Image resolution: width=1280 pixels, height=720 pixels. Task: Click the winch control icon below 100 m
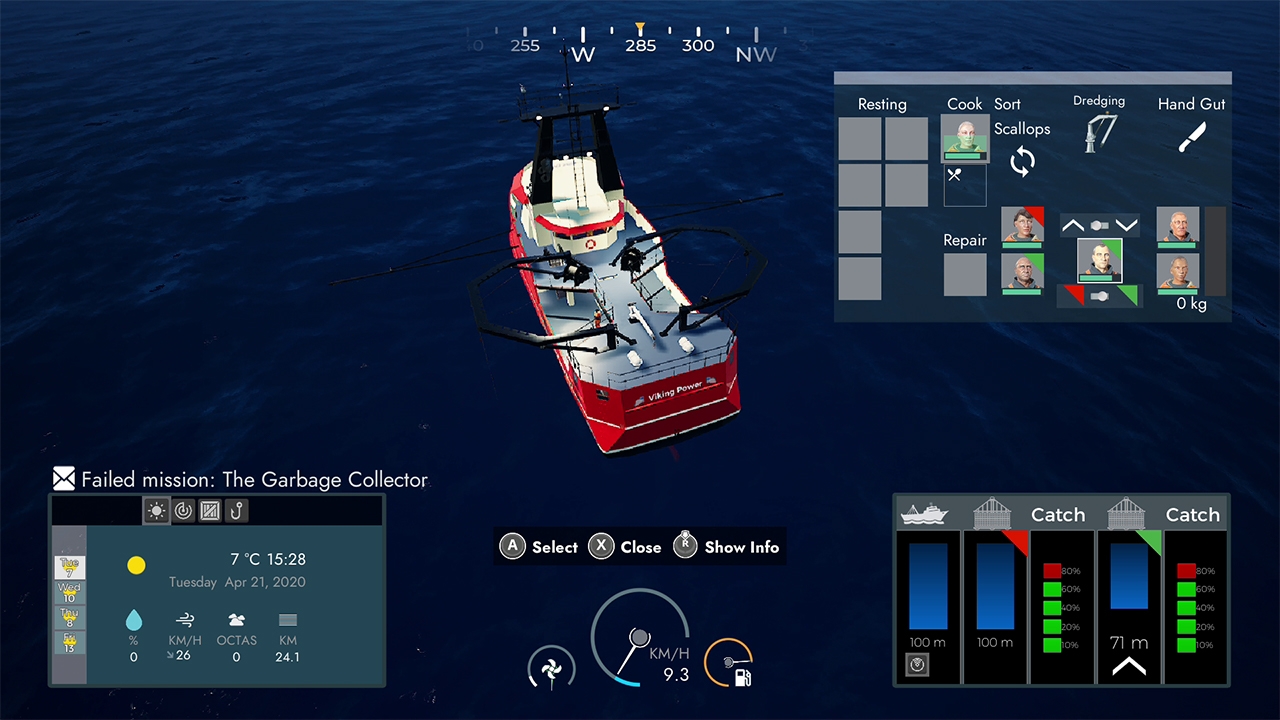coord(917,664)
